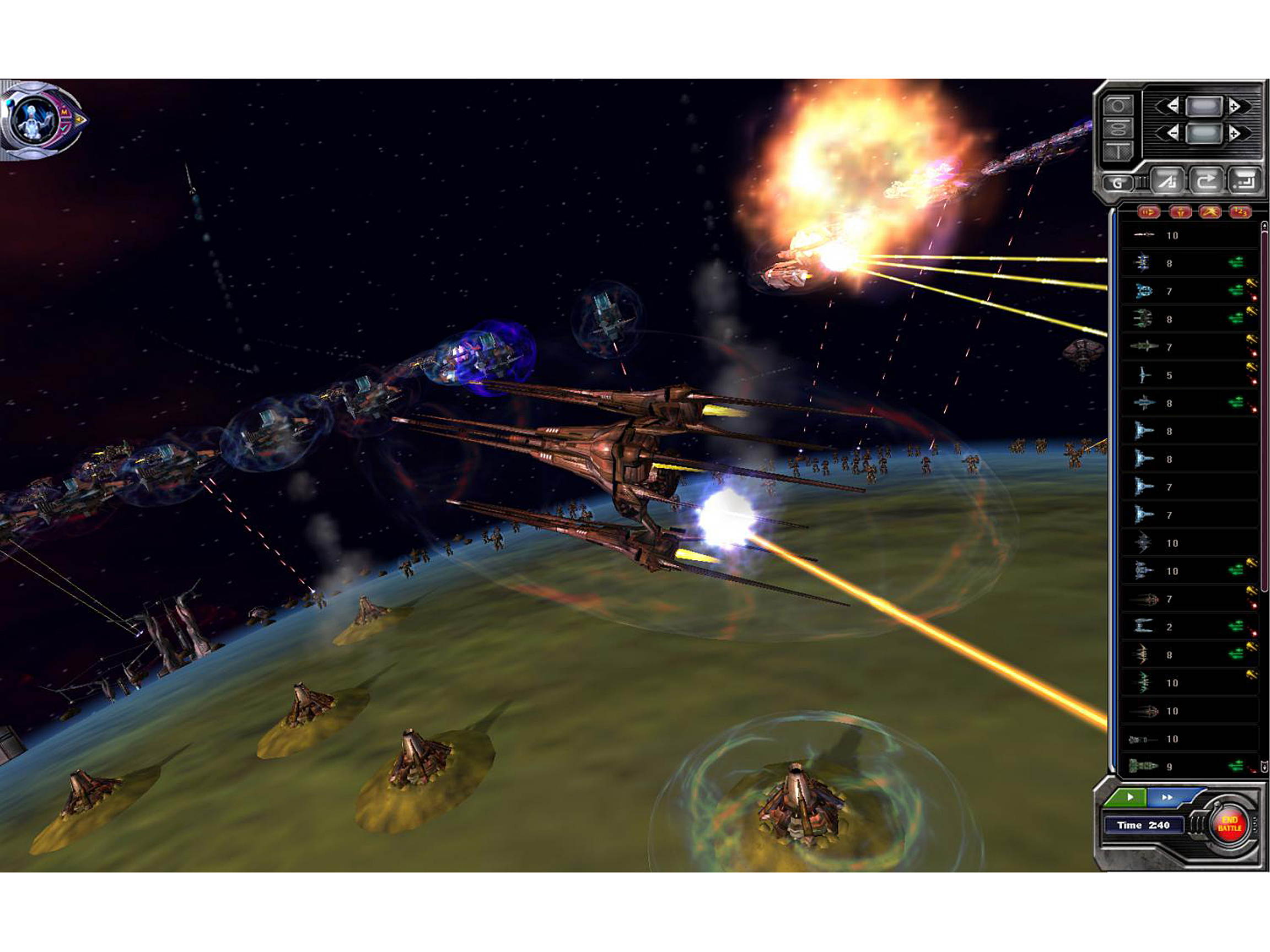Click the plus arrow of the upper stepper control
This screenshot has width=1270, height=952.
1234,107
